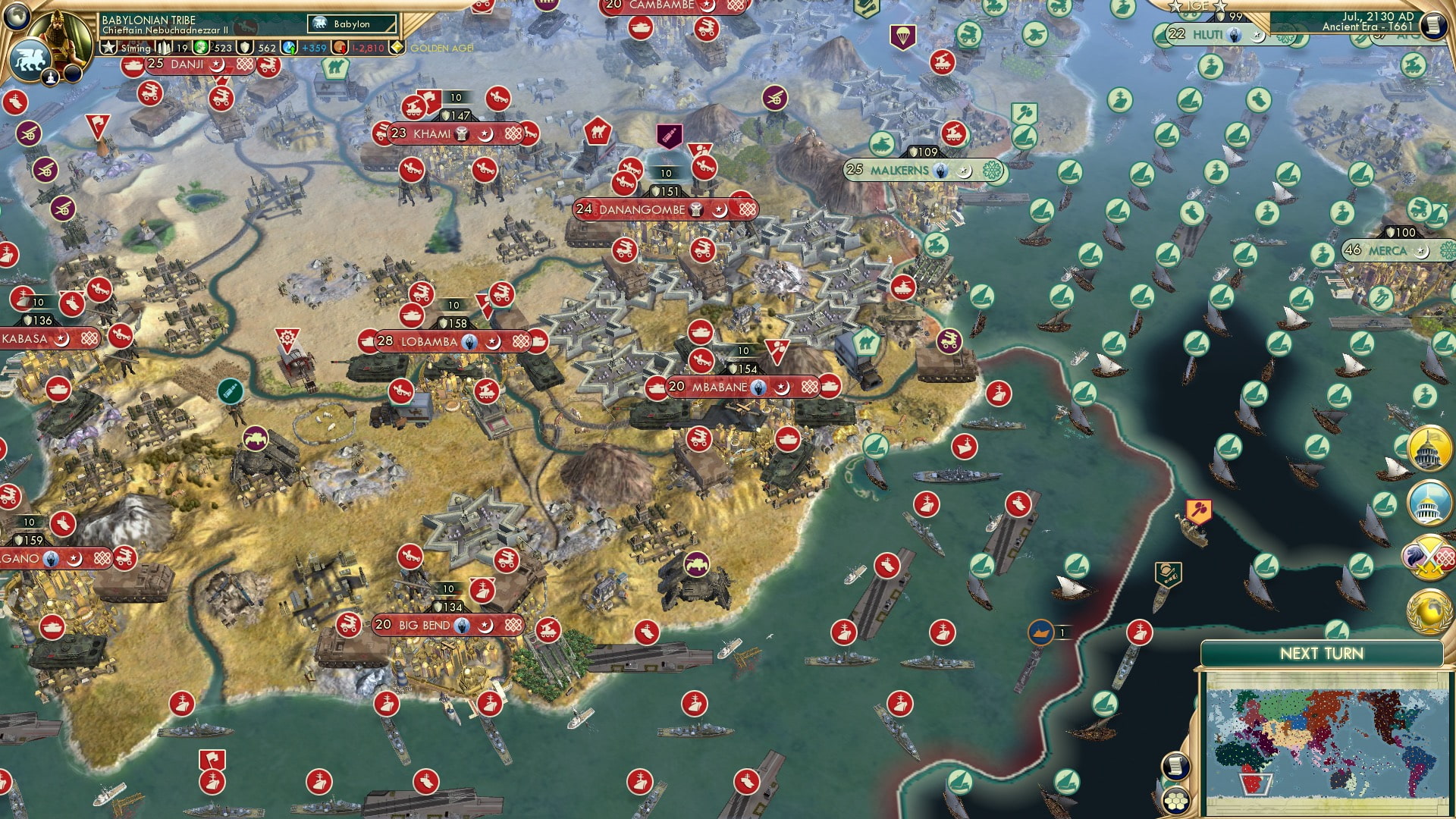The width and height of the screenshot is (1456, 819).
Task: Toggle the Golden Age indicator
Action: (x=397, y=46)
